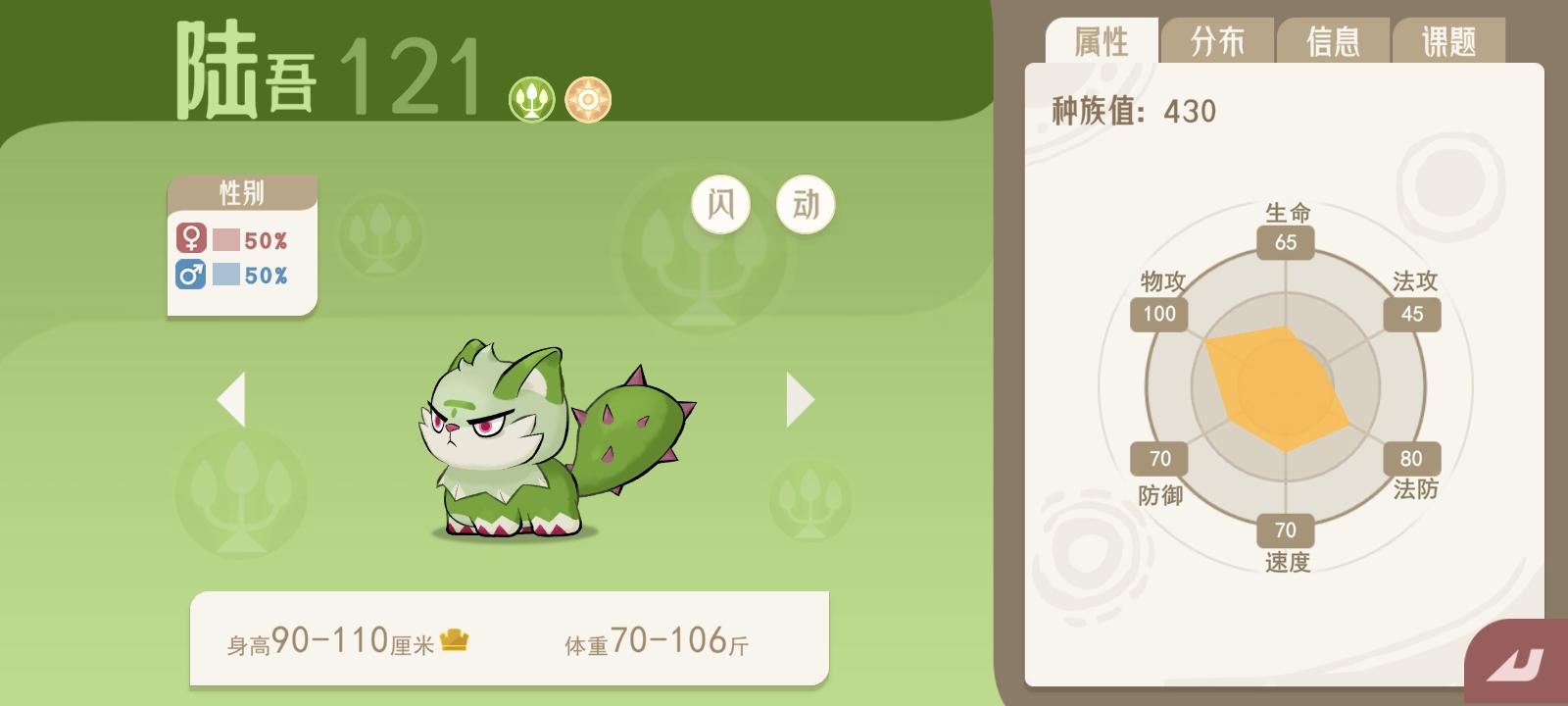View the 信息 tab
The height and width of the screenshot is (706, 1568).
coord(1334,40)
